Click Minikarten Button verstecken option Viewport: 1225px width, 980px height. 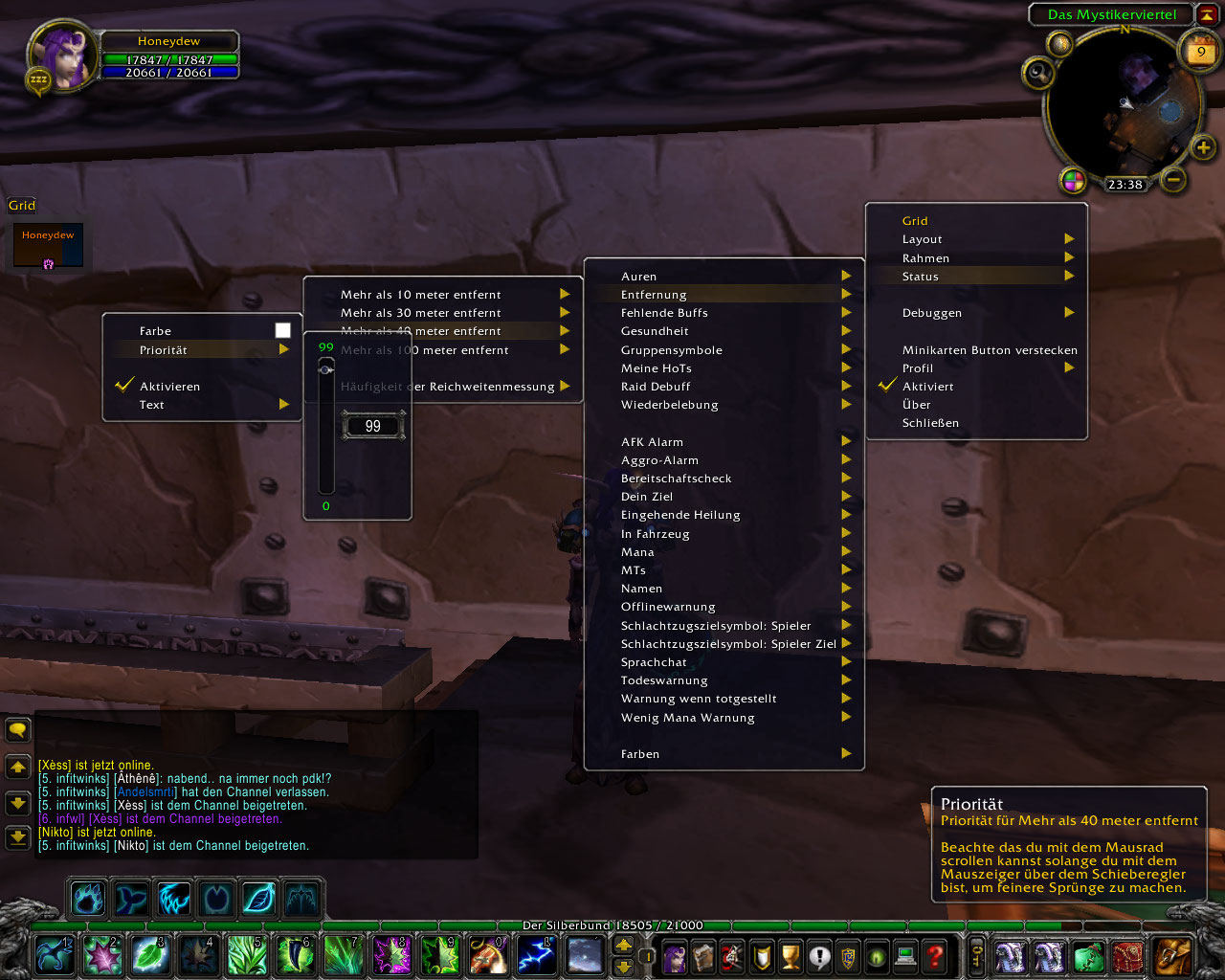pyautogui.click(x=989, y=350)
